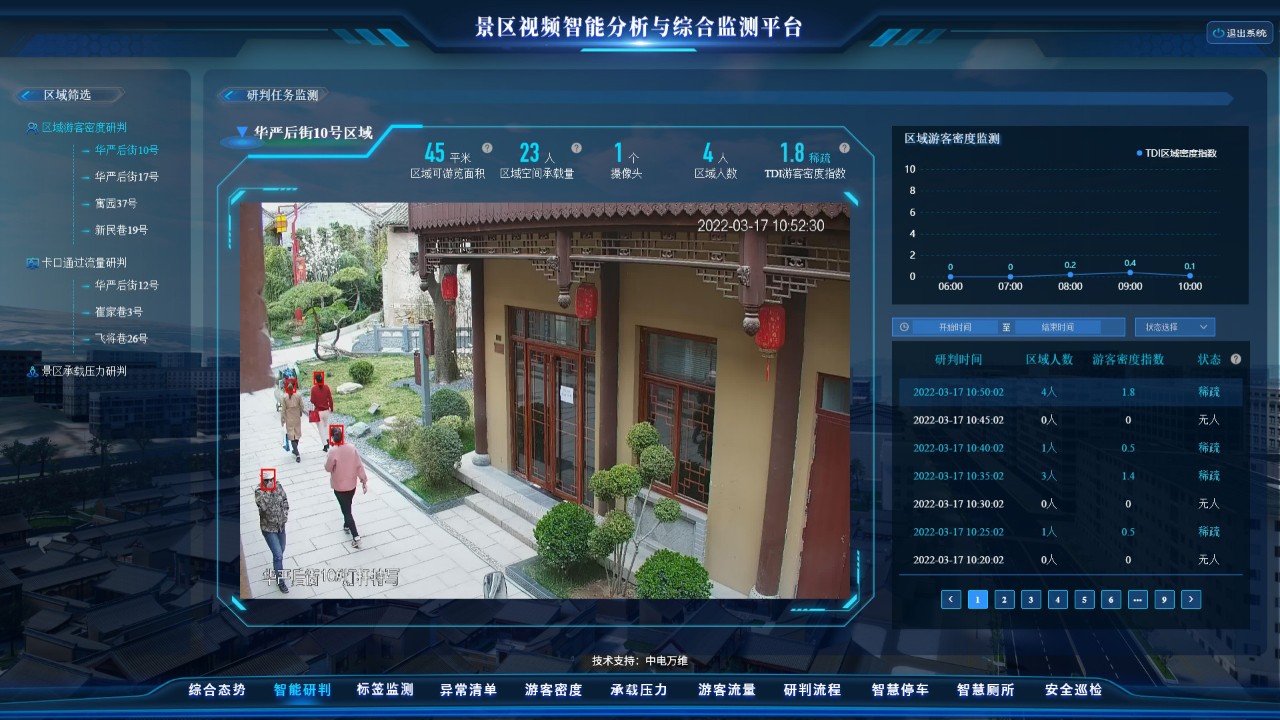This screenshot has width=1280, height=720.
Task: Open the help icon next to 区域可游览面积
Action: (x=487, y=148)
